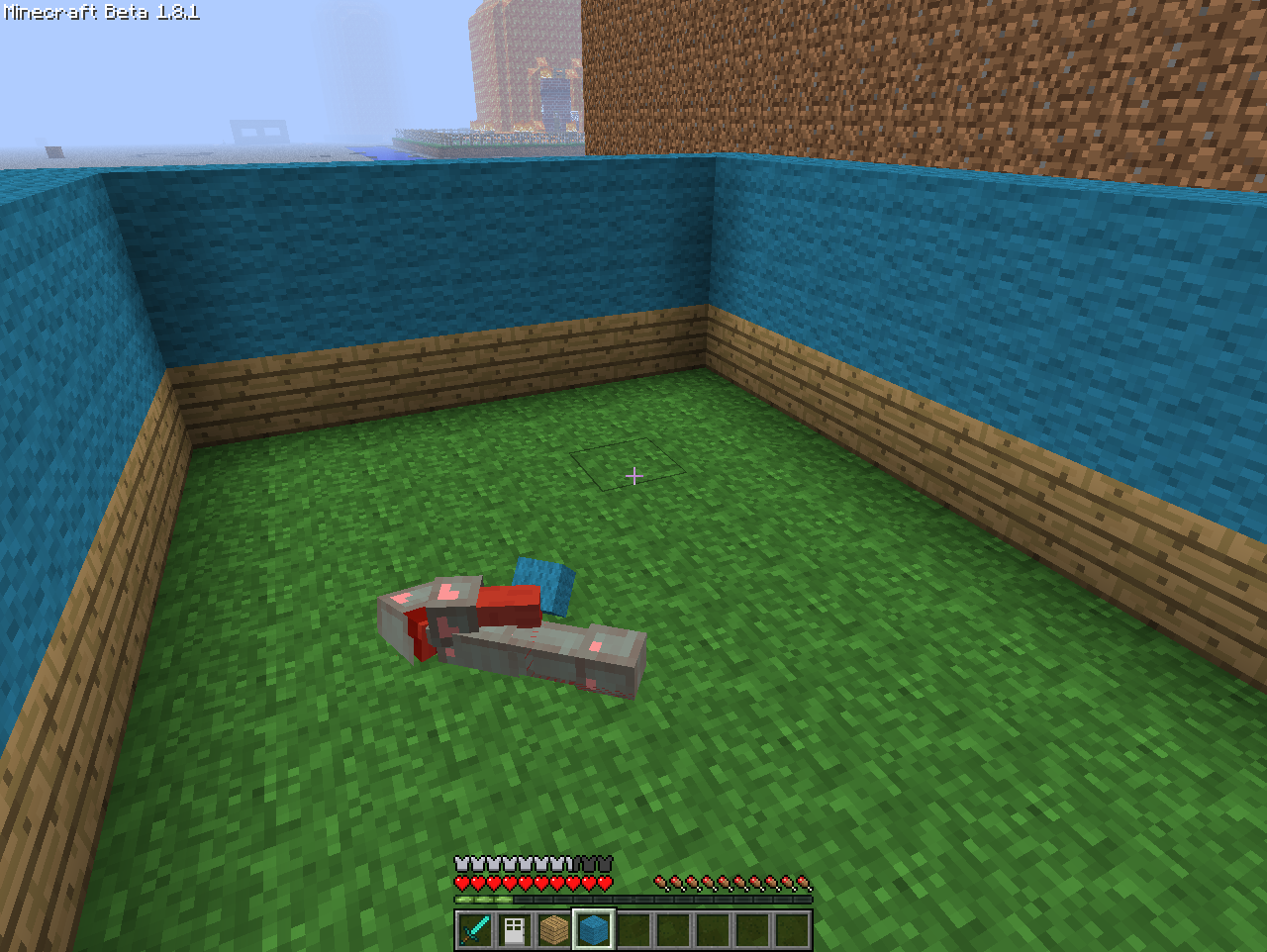Click the first armor chestplate icon
Viewport: 1267px width, 952px height.
point(459,863)
